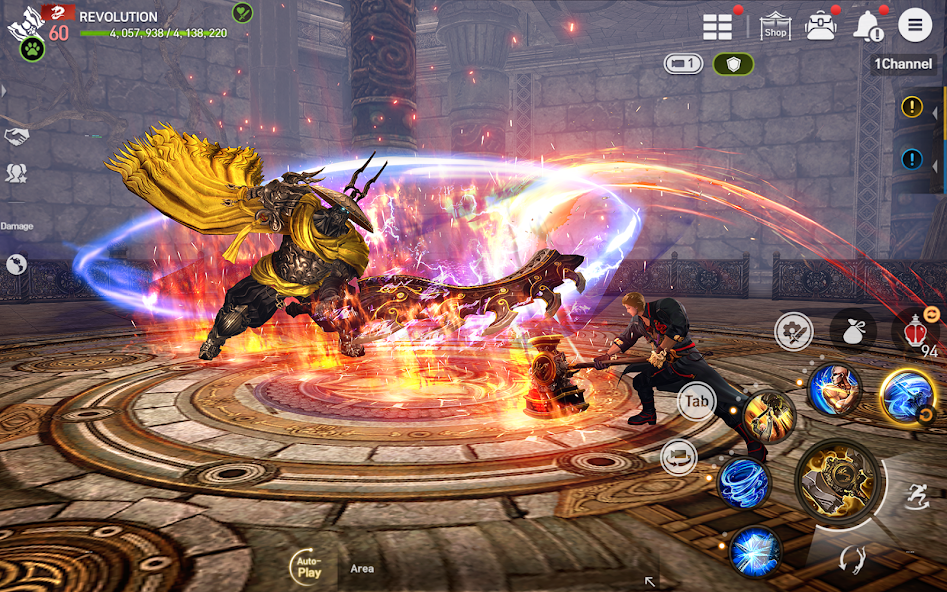Toggle the green shield button
Viewport: 947px width, 592px height.
[x=733, y=64]
